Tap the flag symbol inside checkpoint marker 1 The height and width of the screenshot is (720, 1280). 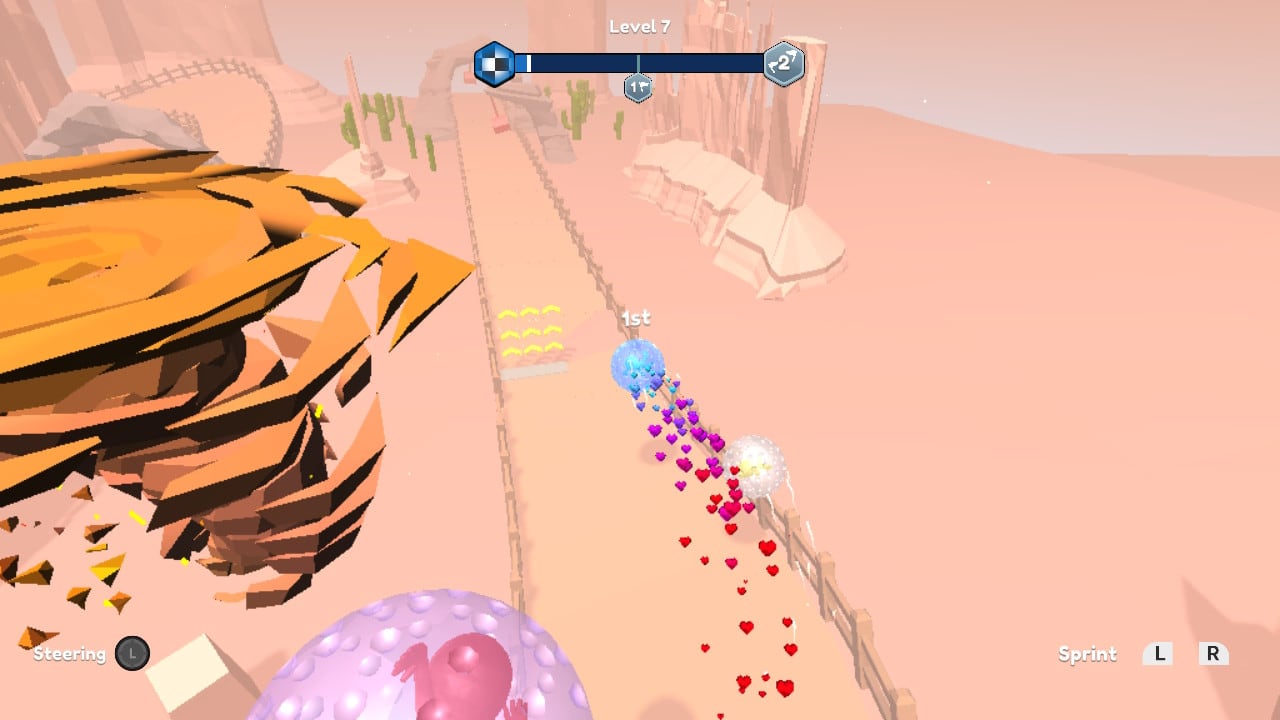point(643,85)
